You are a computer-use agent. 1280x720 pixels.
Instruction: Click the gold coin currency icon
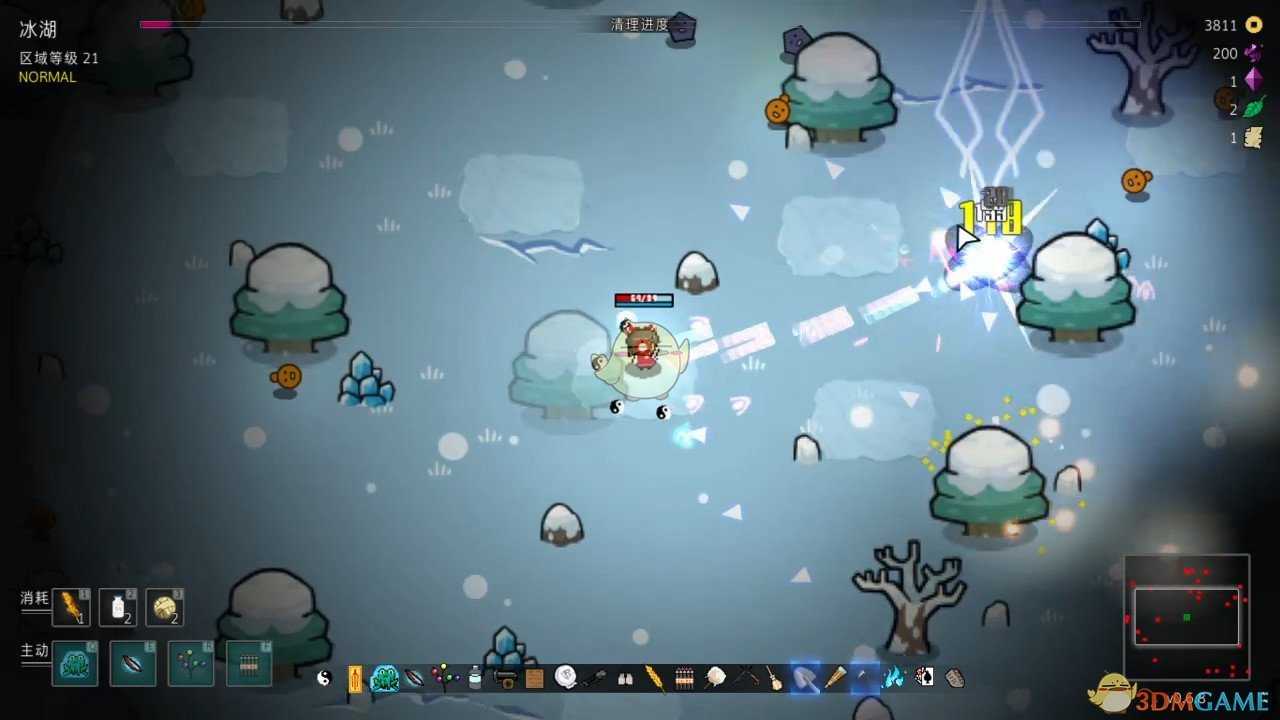click(1254, 25)
